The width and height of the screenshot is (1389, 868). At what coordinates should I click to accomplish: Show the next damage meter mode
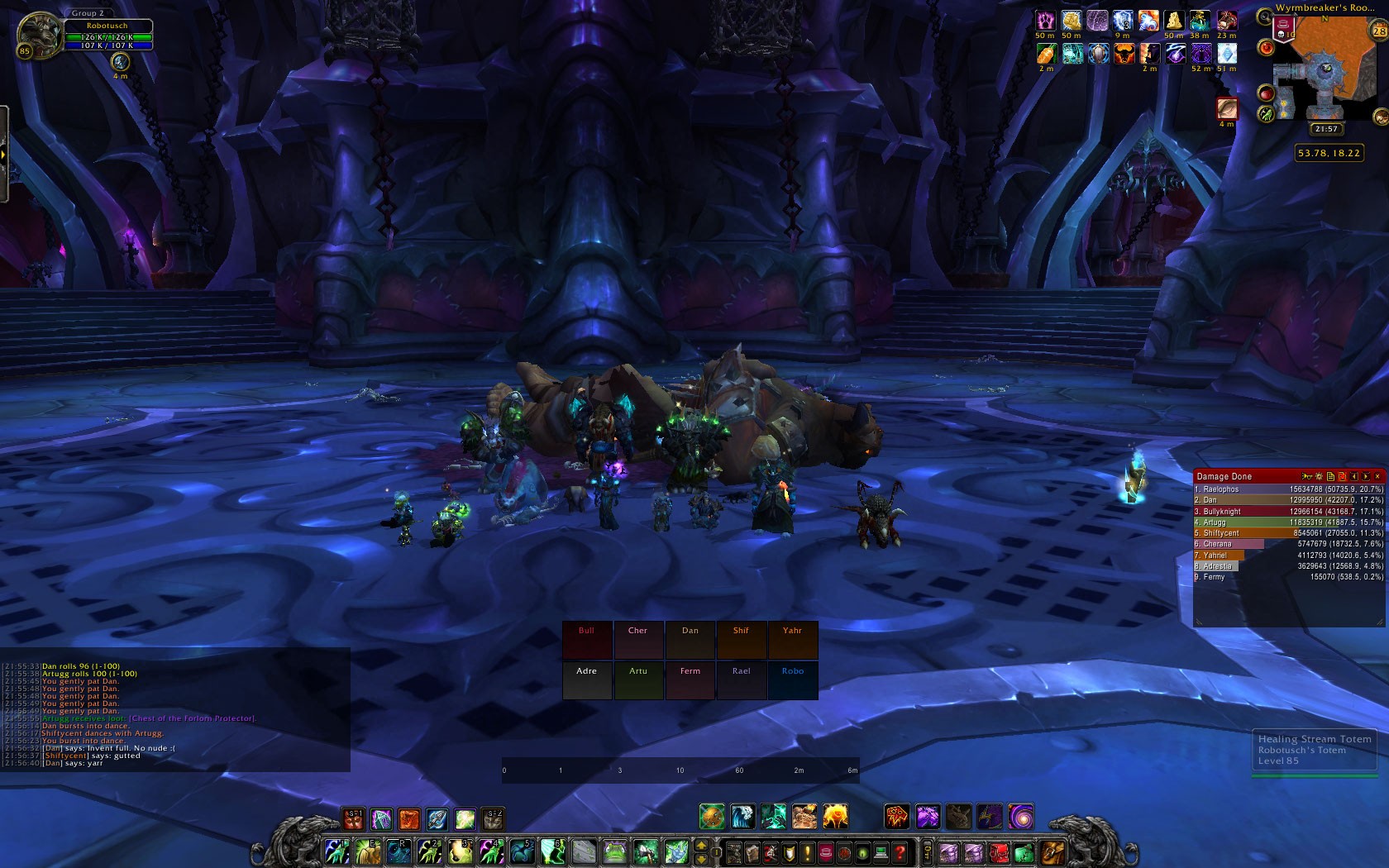click(1366, 476)
